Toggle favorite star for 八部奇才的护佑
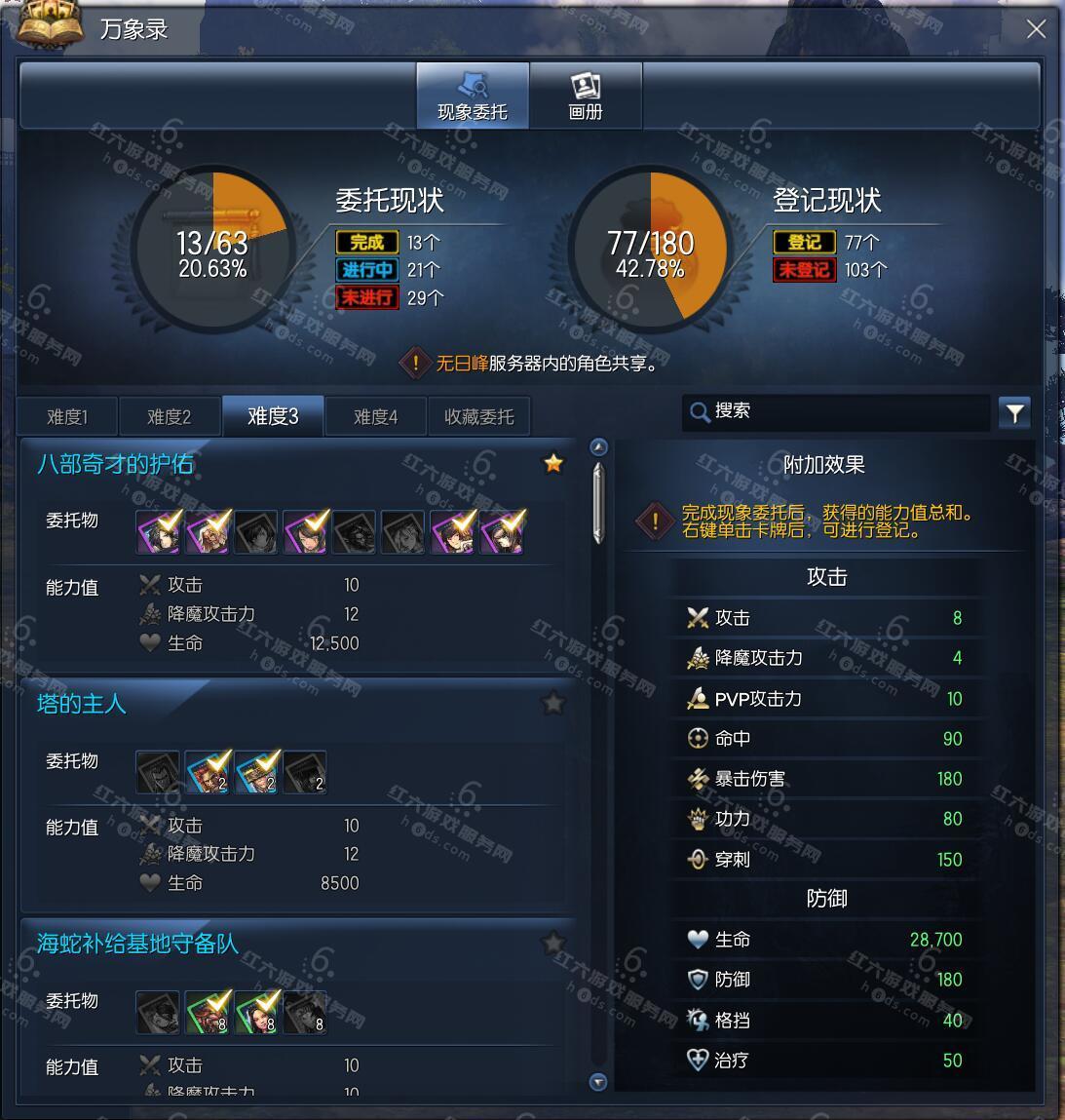The width and height of the screenshot is (1065, 1120). pyautogui.click(x=553, y=463)
